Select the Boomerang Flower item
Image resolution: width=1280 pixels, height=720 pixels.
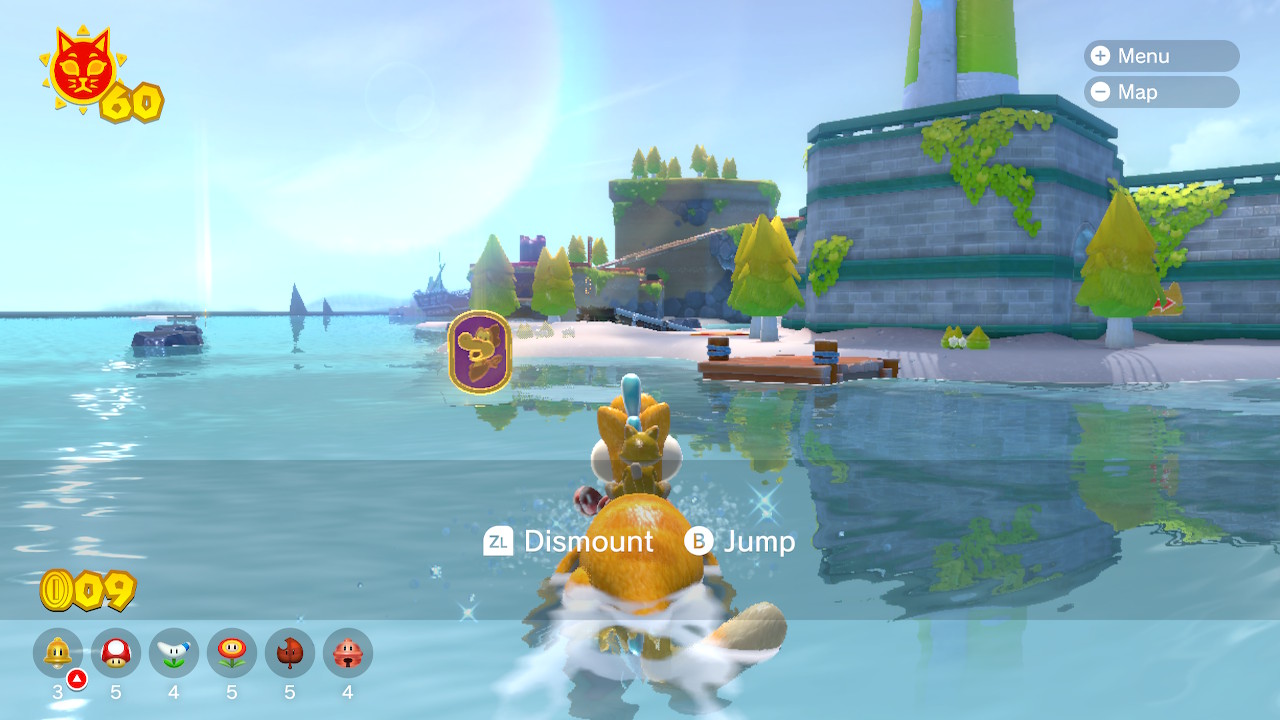(x=174, y=653)
